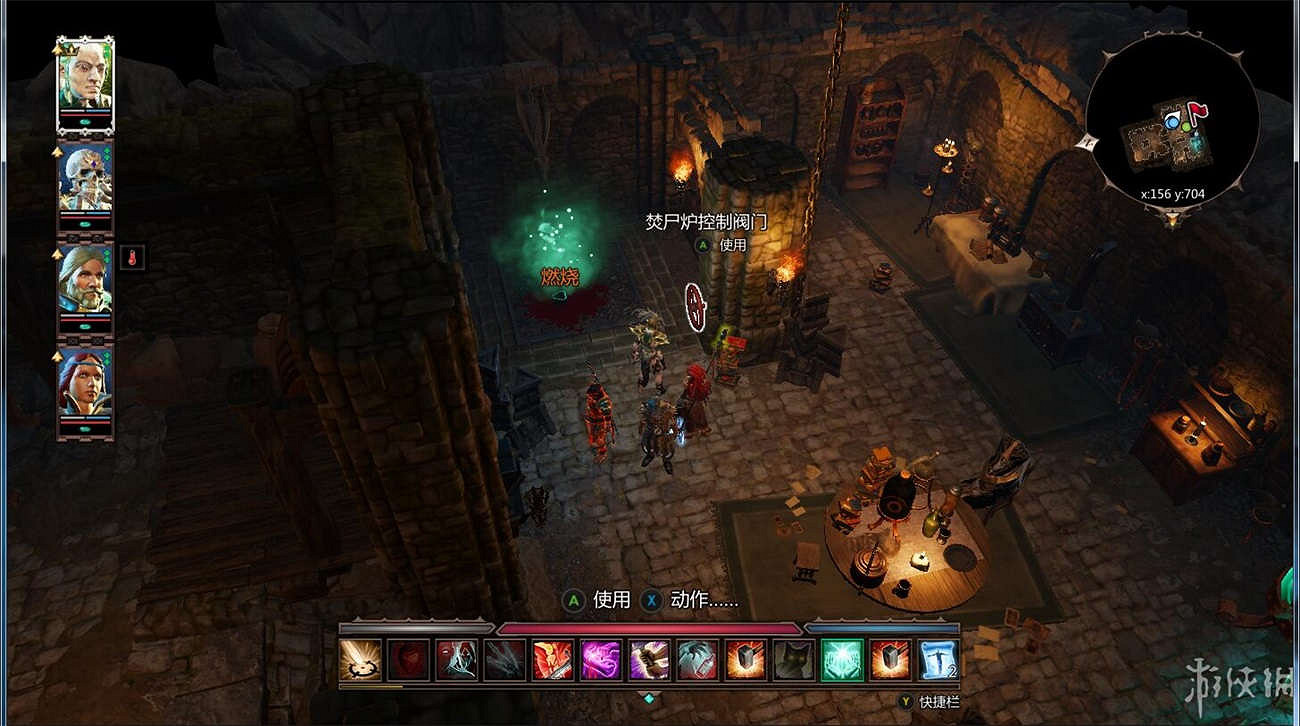
Task: Select the white-haired elf party portrait
Action: coord(85,78)
